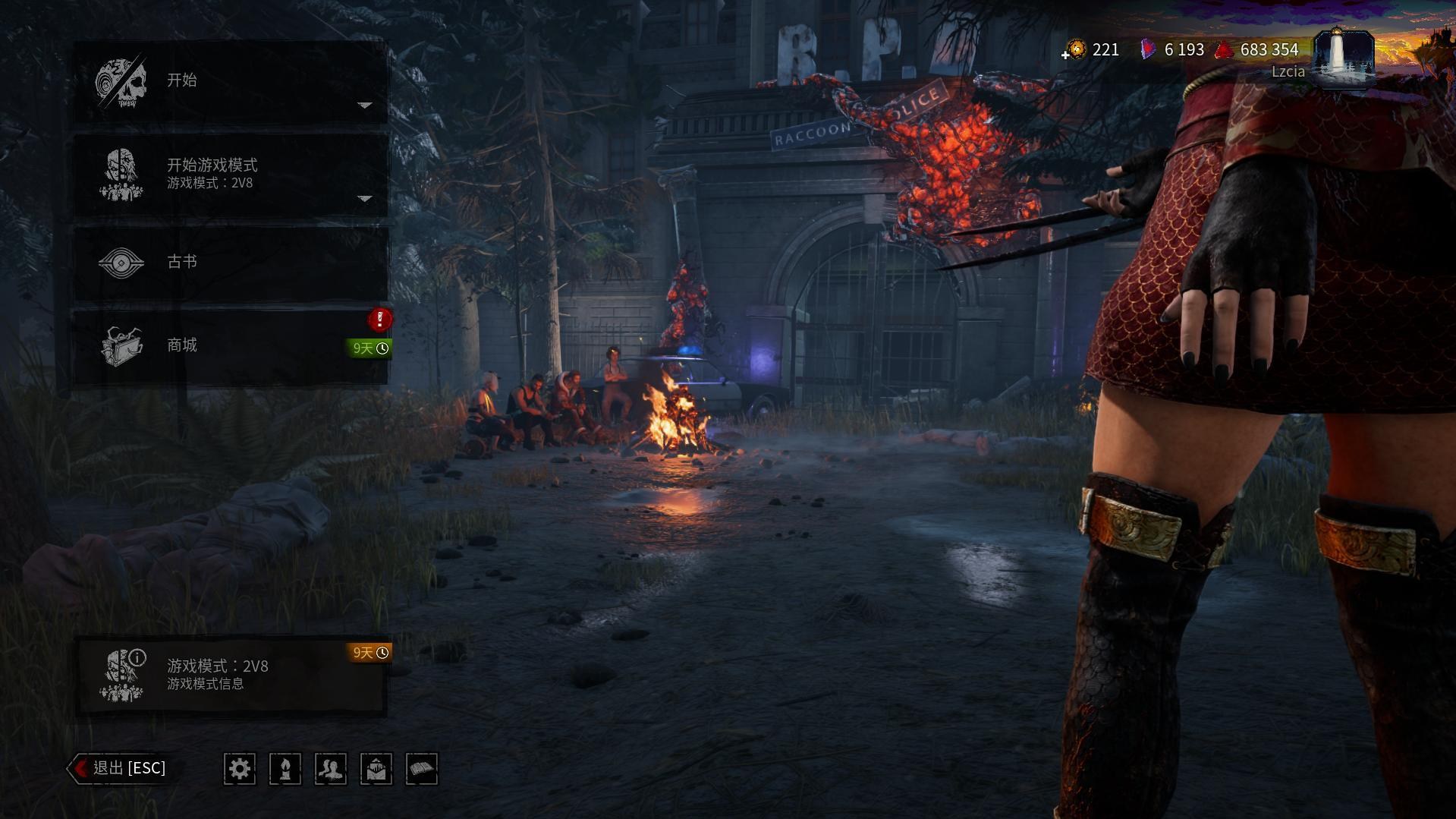Click the red Bloodpoints currency icon
Image resolution: width=1456 pixels, height=819 pixels.
[1224, 49]
